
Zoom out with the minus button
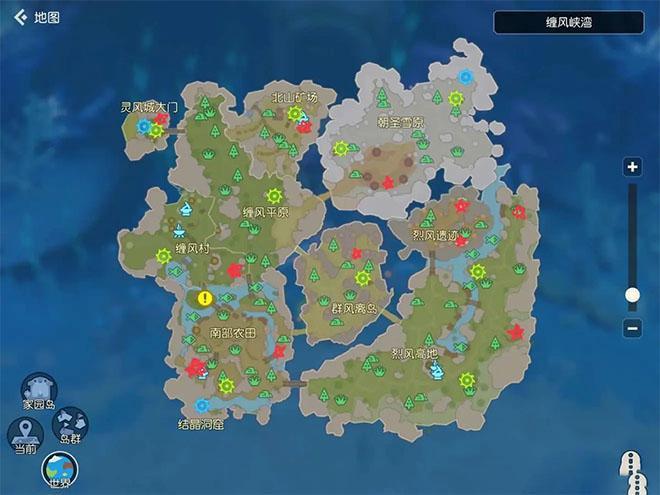631,327
